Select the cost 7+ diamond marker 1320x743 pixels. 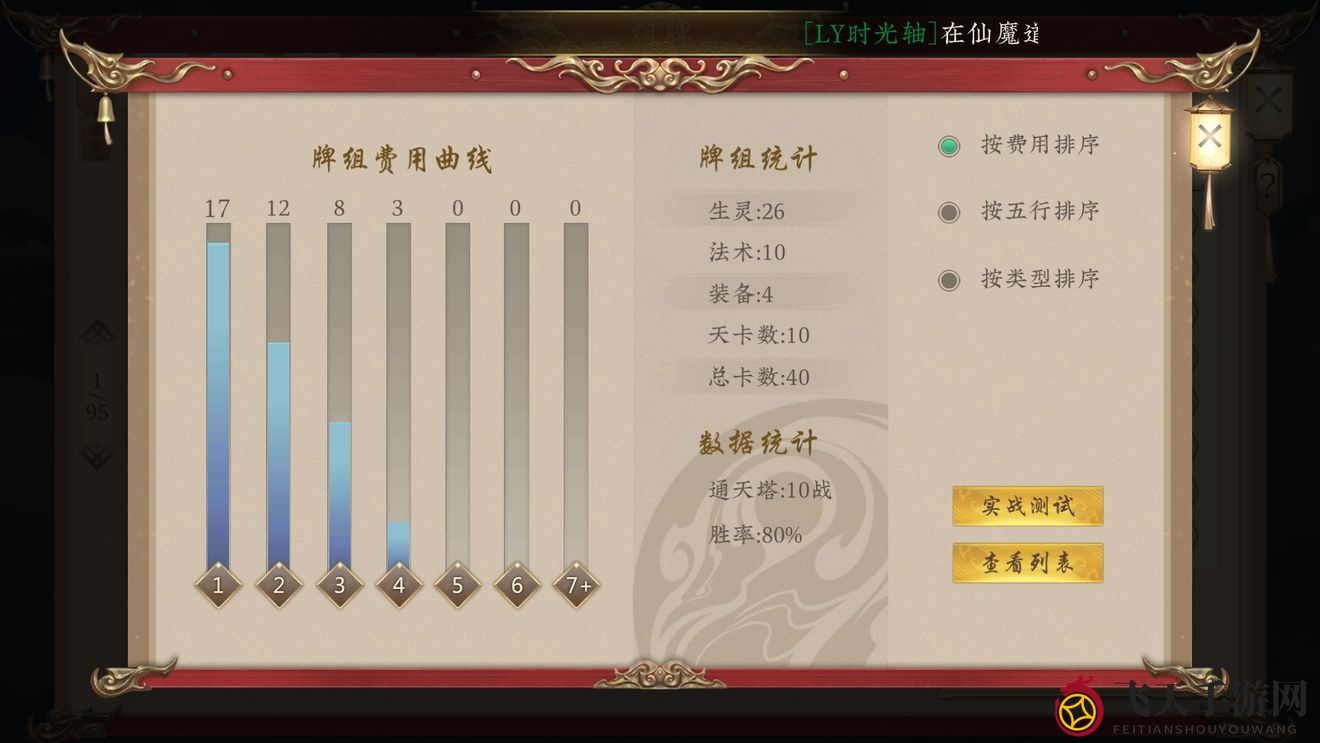tap(576, 584)
